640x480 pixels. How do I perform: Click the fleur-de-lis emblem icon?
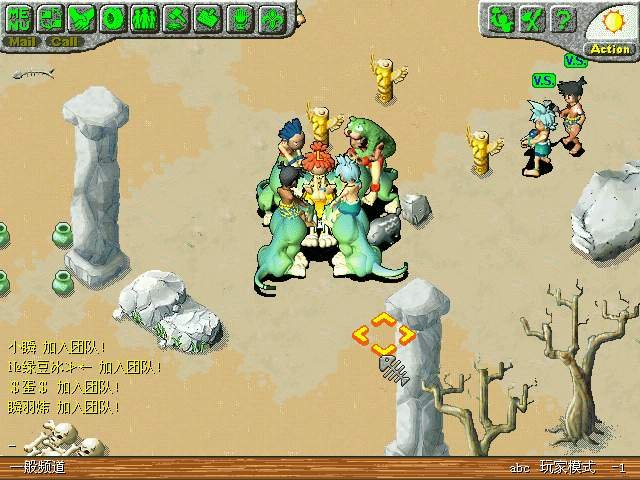pyautogui.click(x=271, y=18)
